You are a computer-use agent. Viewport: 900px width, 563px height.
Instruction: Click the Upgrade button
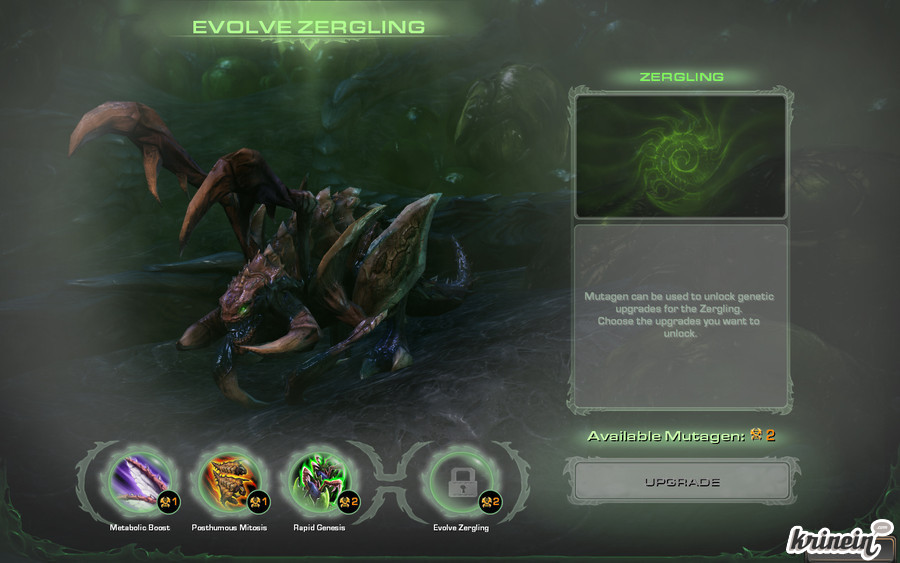tap(681, 482)
